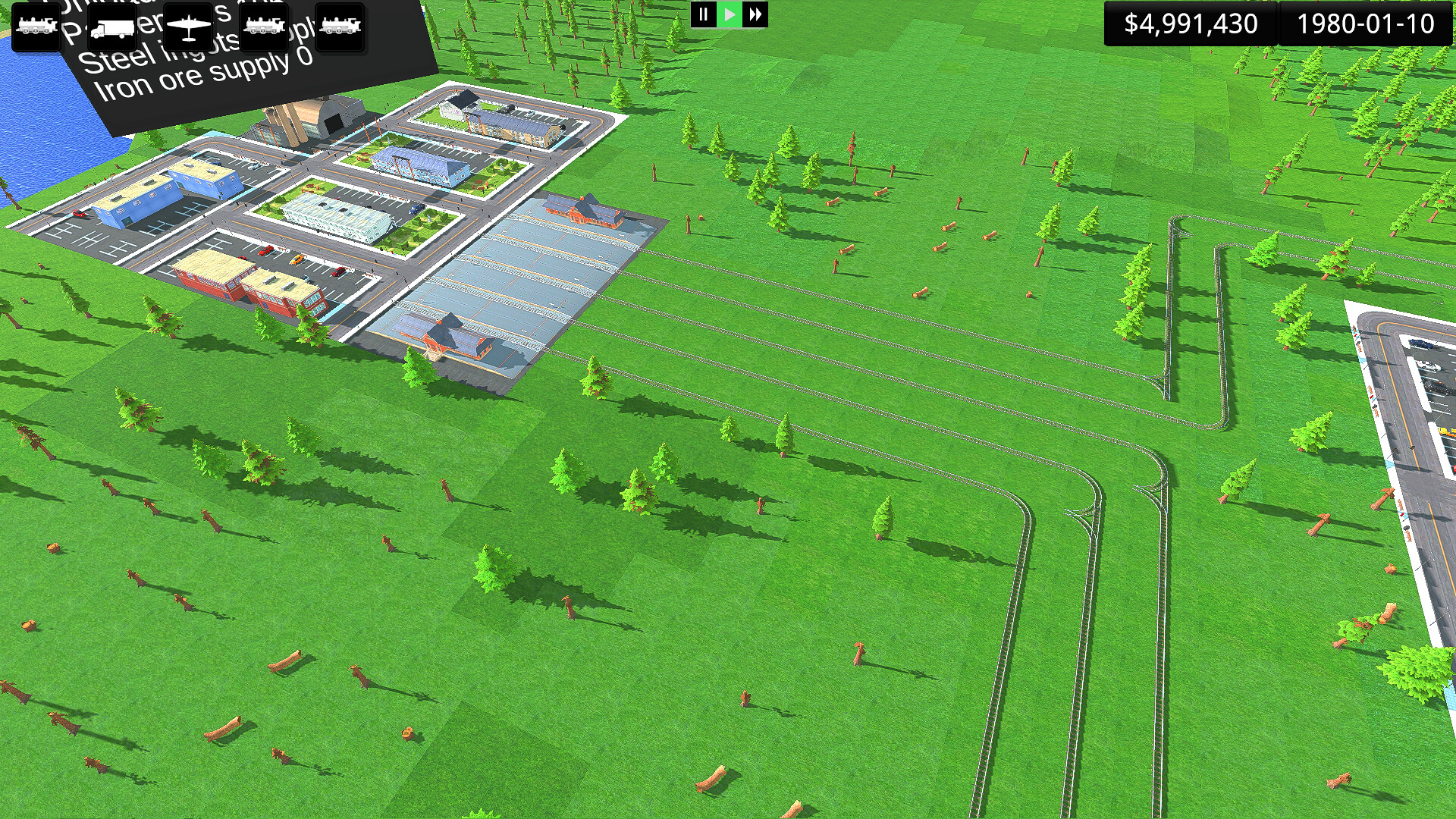Select the truck transport icon
Image resolution: width=1456 pixels, height=819 pixels.
point(112,27)
